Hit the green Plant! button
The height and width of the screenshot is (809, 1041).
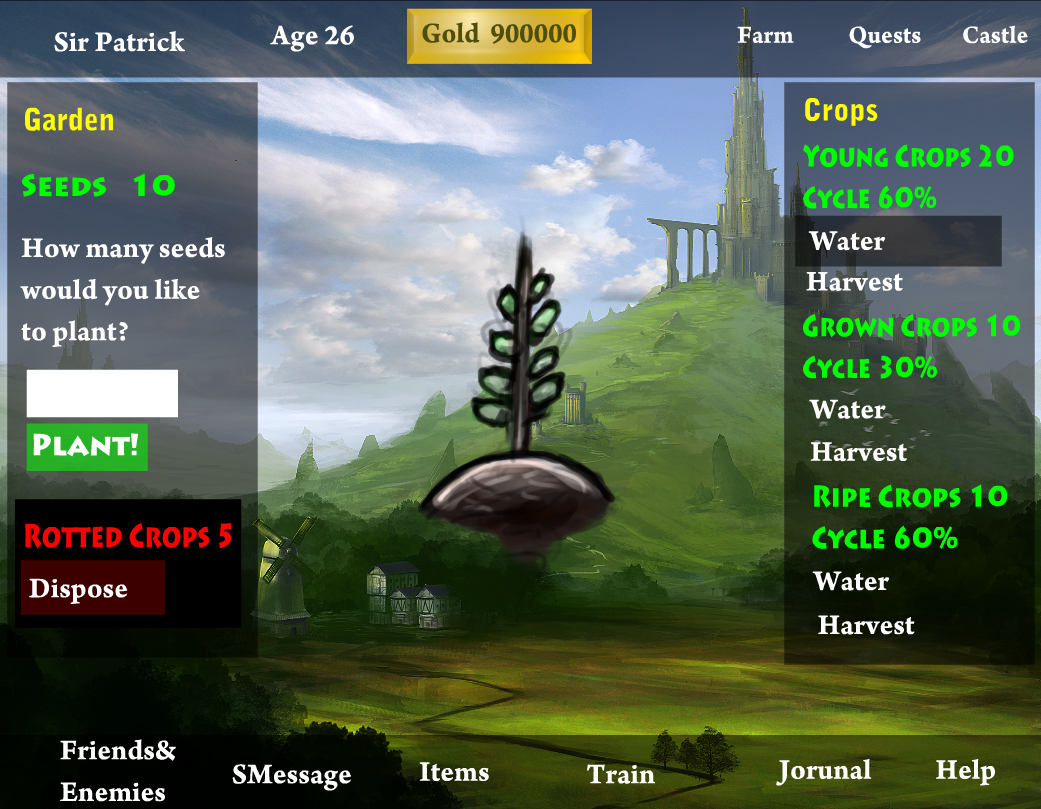click(87, 446)
